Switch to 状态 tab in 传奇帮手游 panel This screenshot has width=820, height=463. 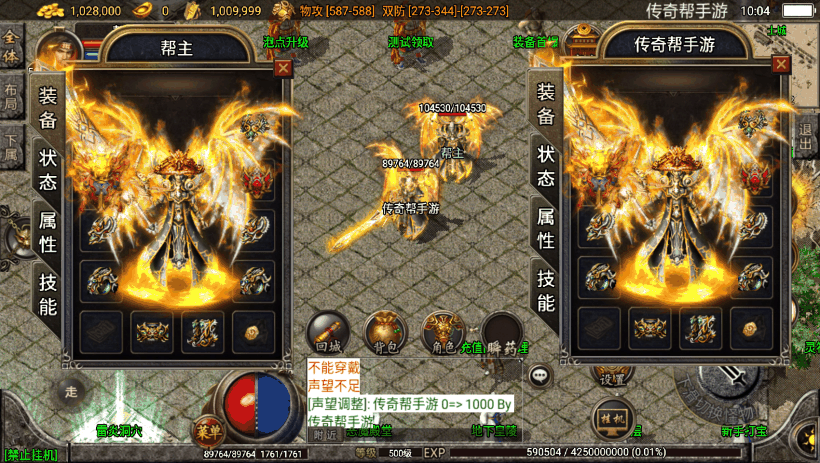(x=545, y=166)
